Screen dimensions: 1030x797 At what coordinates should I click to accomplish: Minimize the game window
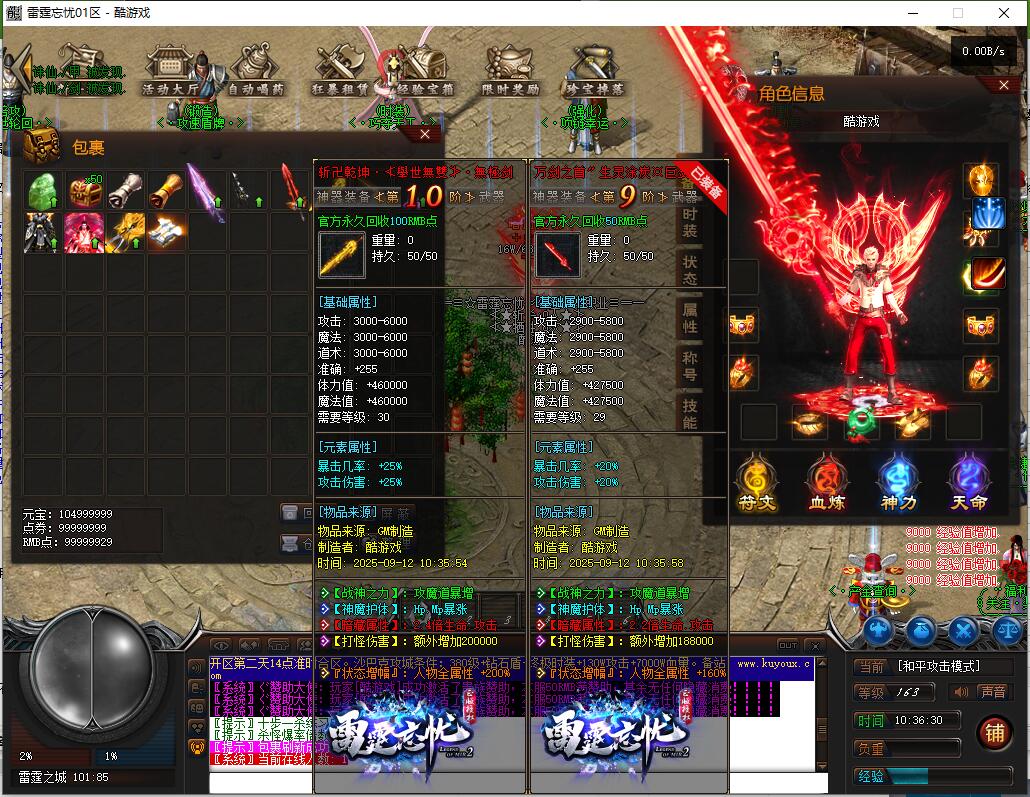pyautogui.click(x=910, y=13)
